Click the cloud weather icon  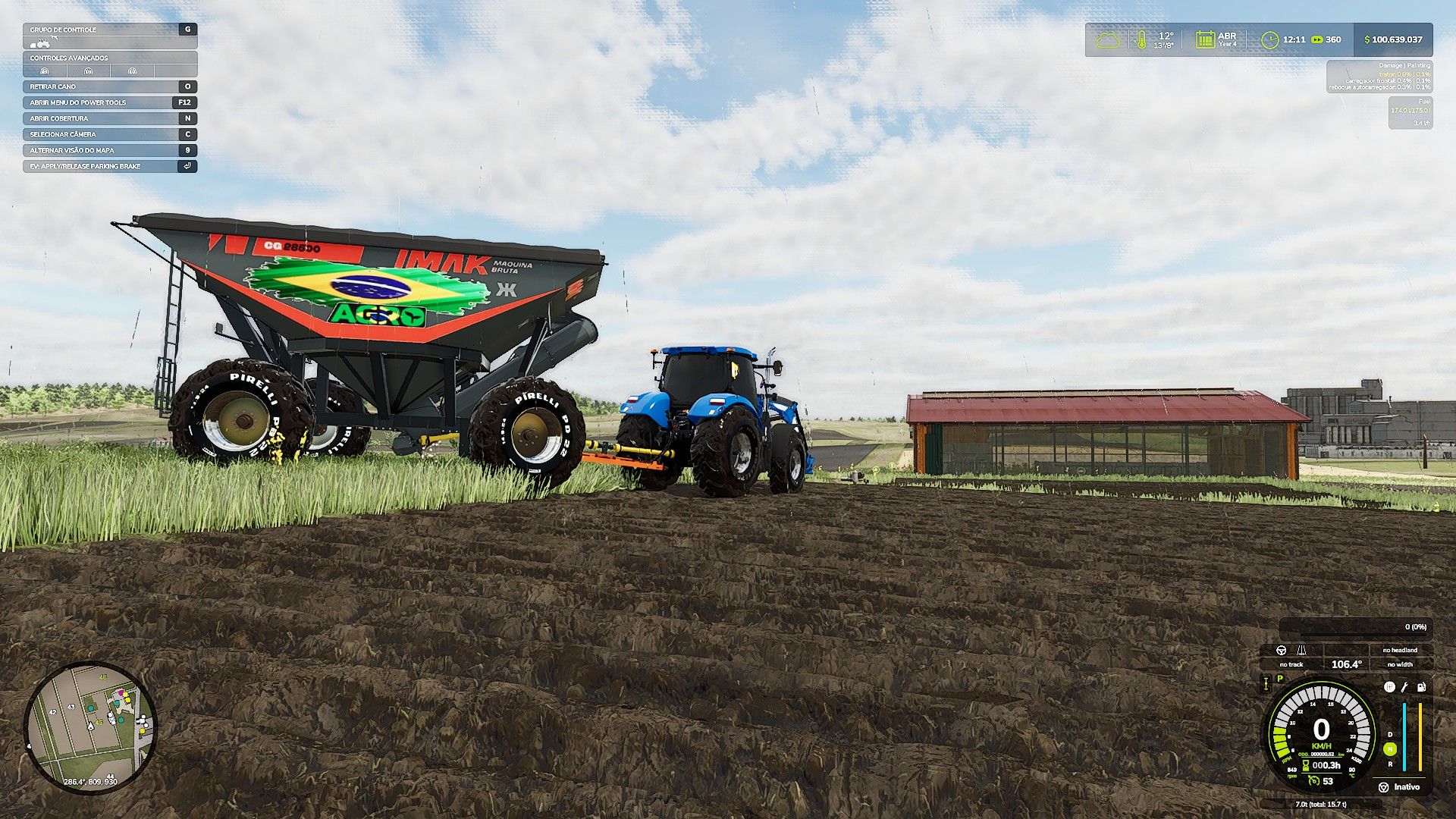(x=1108, y=39)
